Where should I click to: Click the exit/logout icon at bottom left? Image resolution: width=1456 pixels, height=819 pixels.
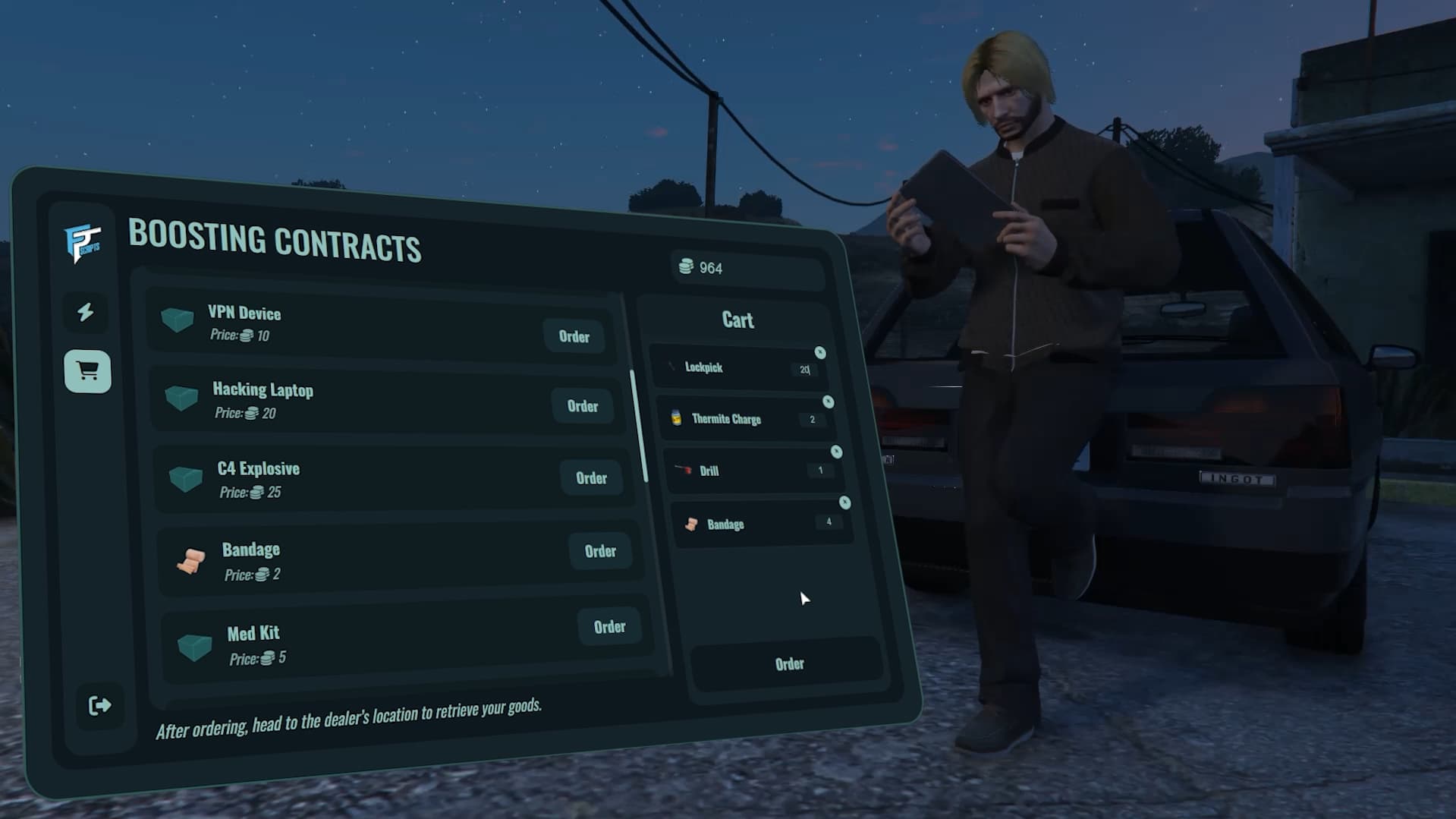coord(99,706)
